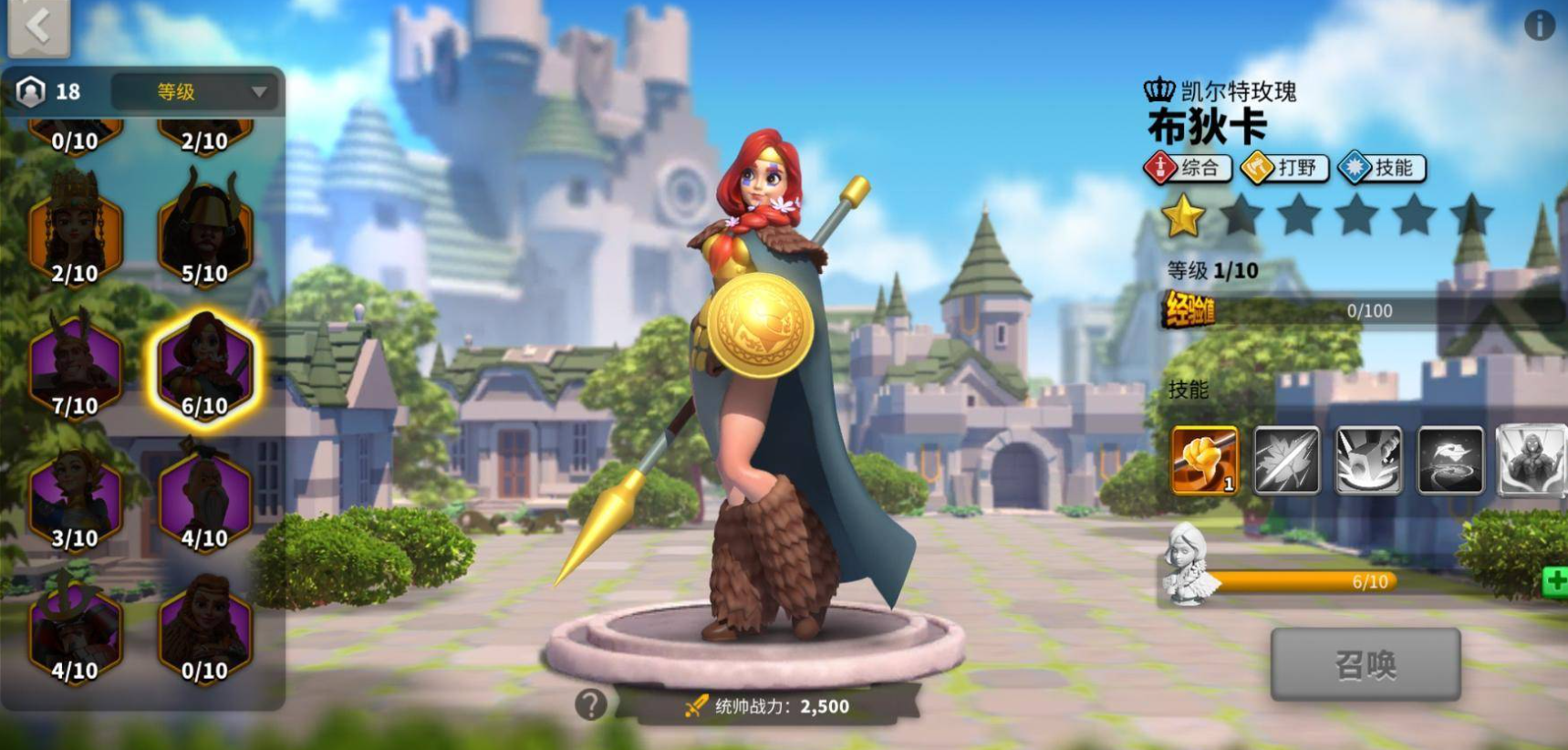Add sculptures with the green plus button
This screenshot has width=1568, height=750.
tap(1554, 581)
